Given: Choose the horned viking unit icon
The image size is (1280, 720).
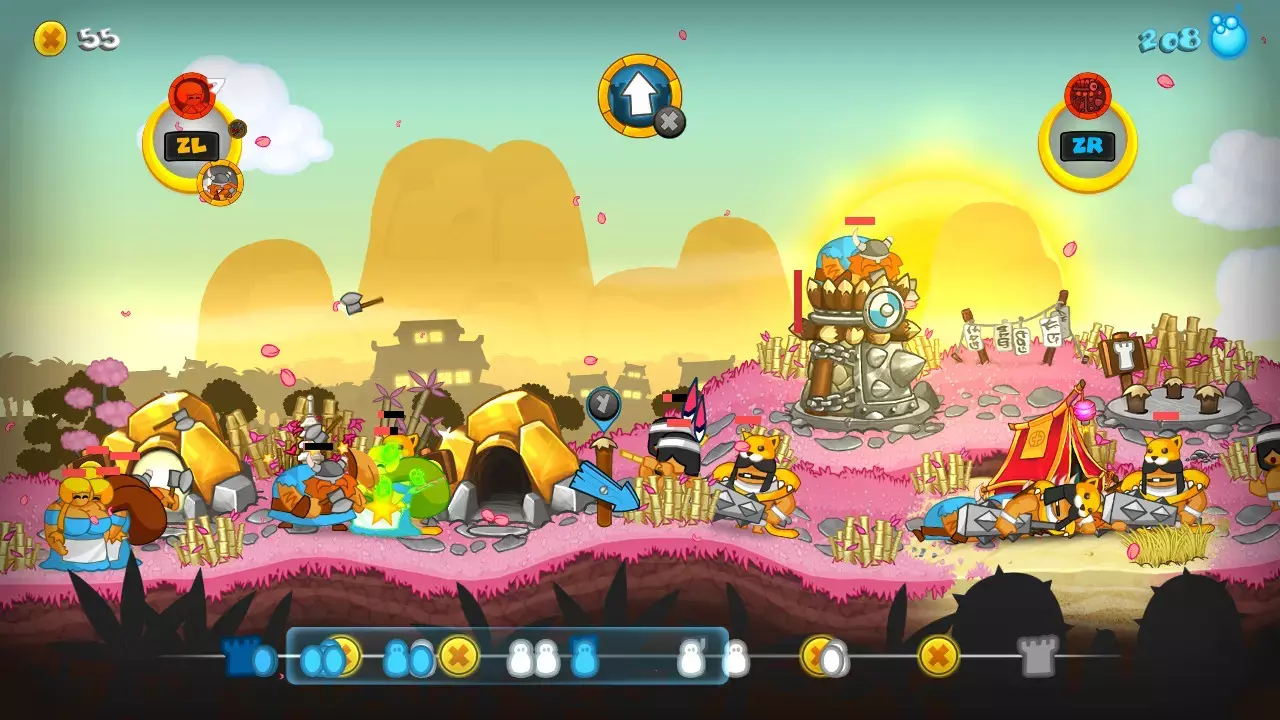Looking at the screenshot, I should tap(220, 182).
